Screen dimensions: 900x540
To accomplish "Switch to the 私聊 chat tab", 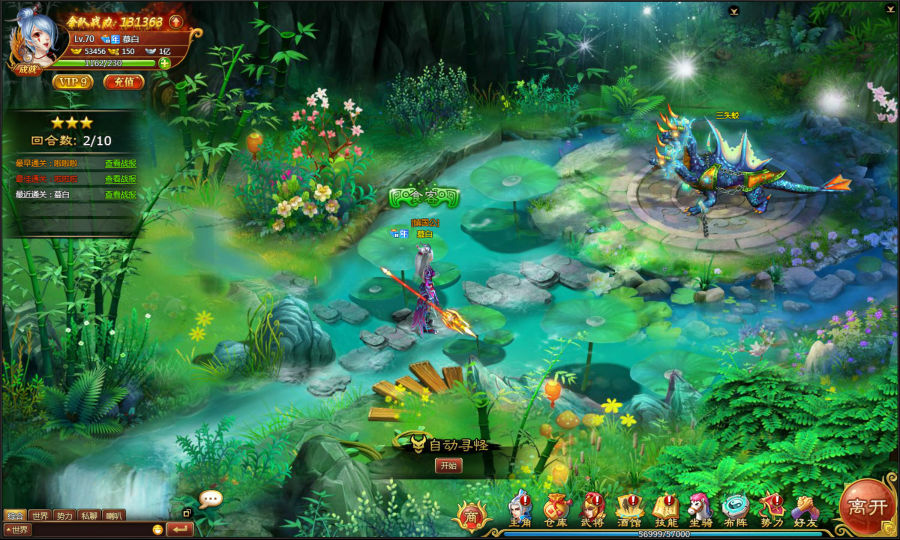I will pos(89,516).
